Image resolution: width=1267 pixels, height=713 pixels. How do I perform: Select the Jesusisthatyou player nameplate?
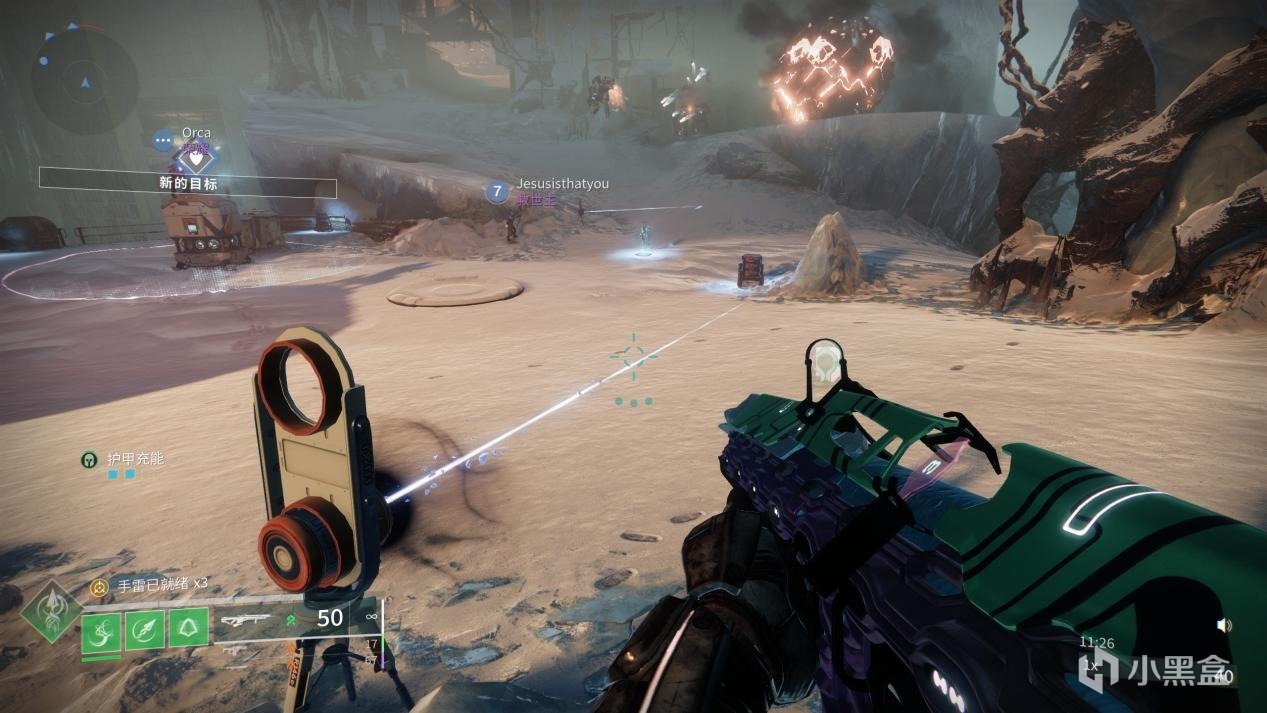point(562,184)
